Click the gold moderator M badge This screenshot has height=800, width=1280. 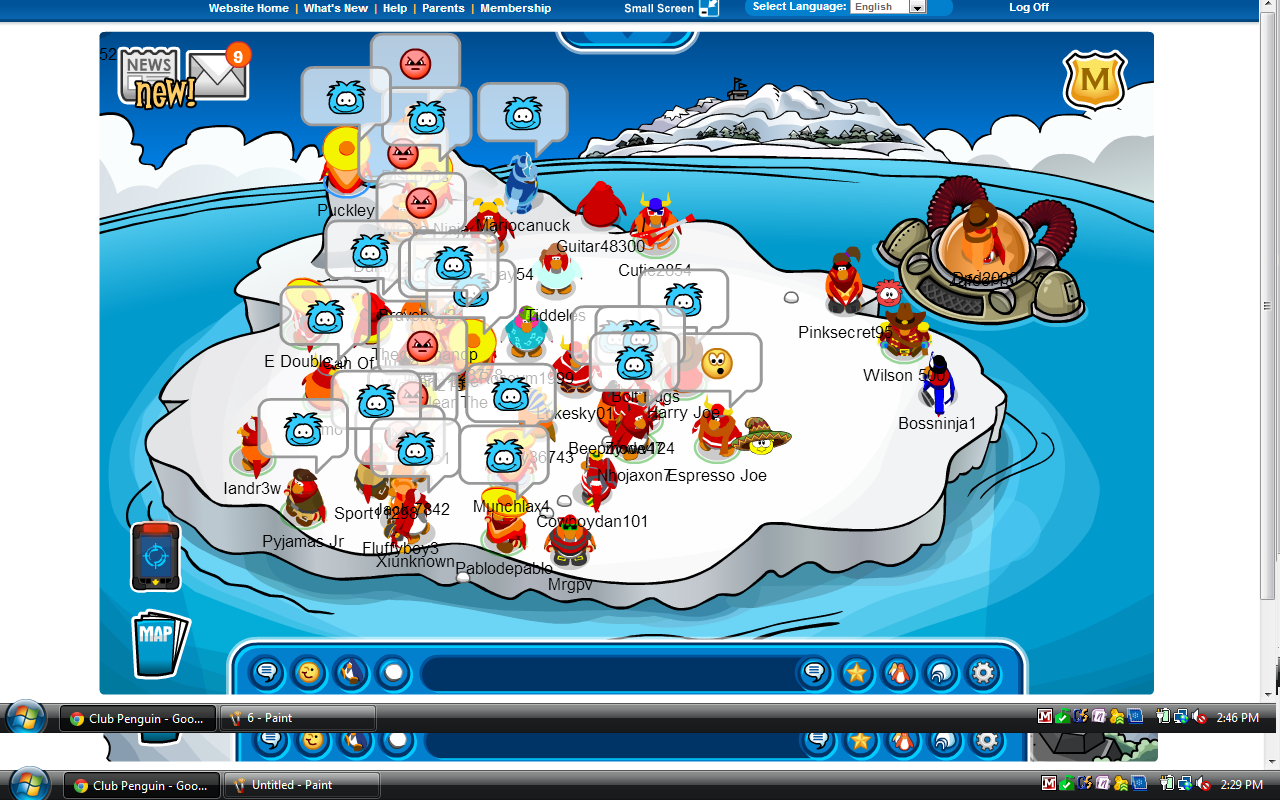pyautogui.click(x=1095, y=80)
